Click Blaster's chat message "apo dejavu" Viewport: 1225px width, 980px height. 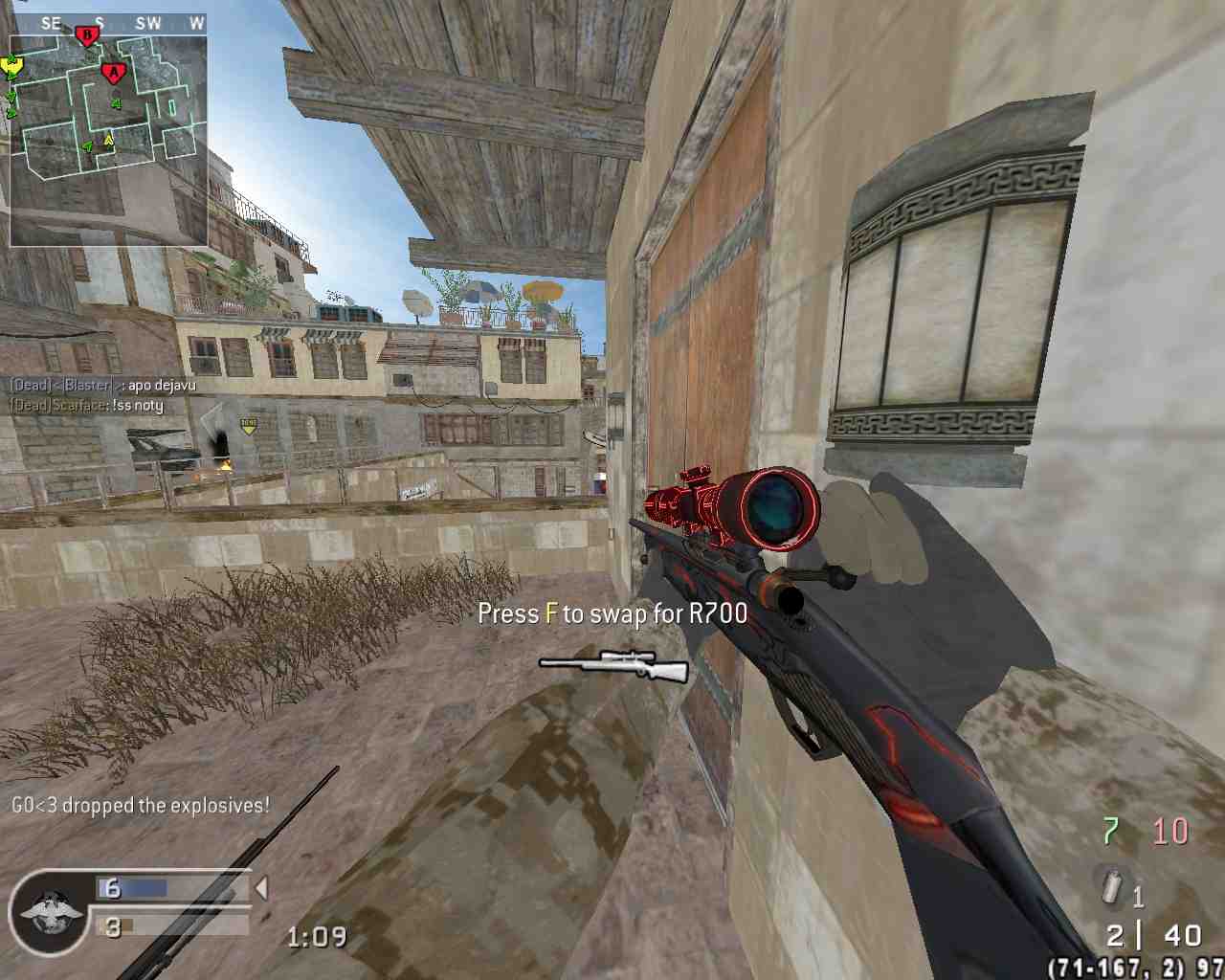102,385
